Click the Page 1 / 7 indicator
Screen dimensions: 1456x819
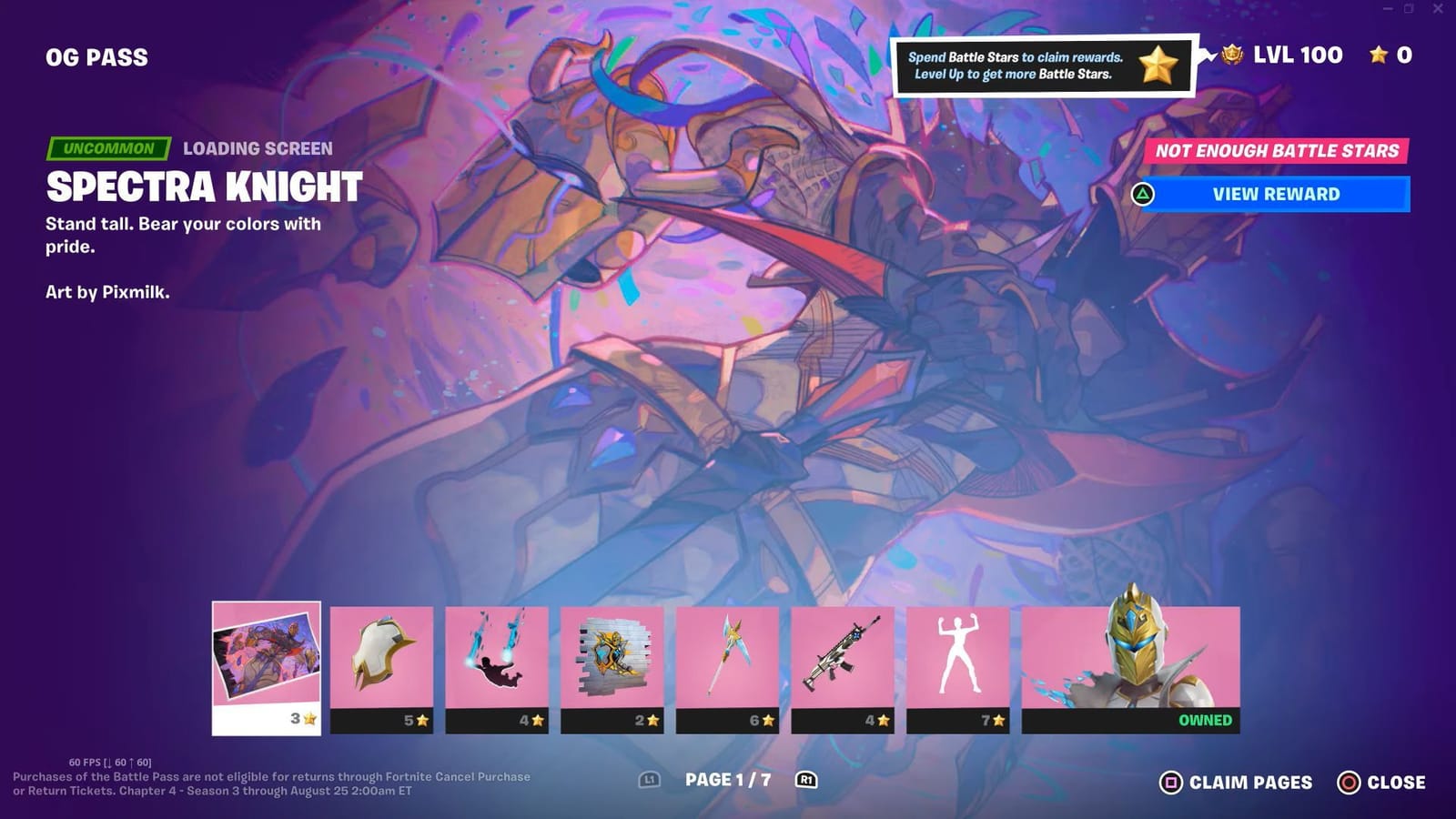point(728,778)
